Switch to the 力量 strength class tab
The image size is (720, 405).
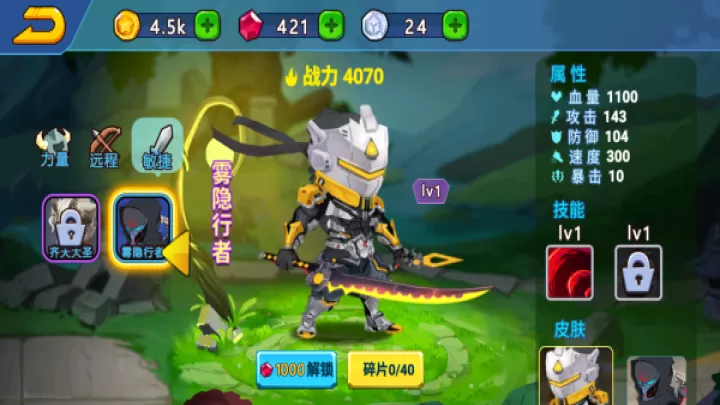[55, 147]
